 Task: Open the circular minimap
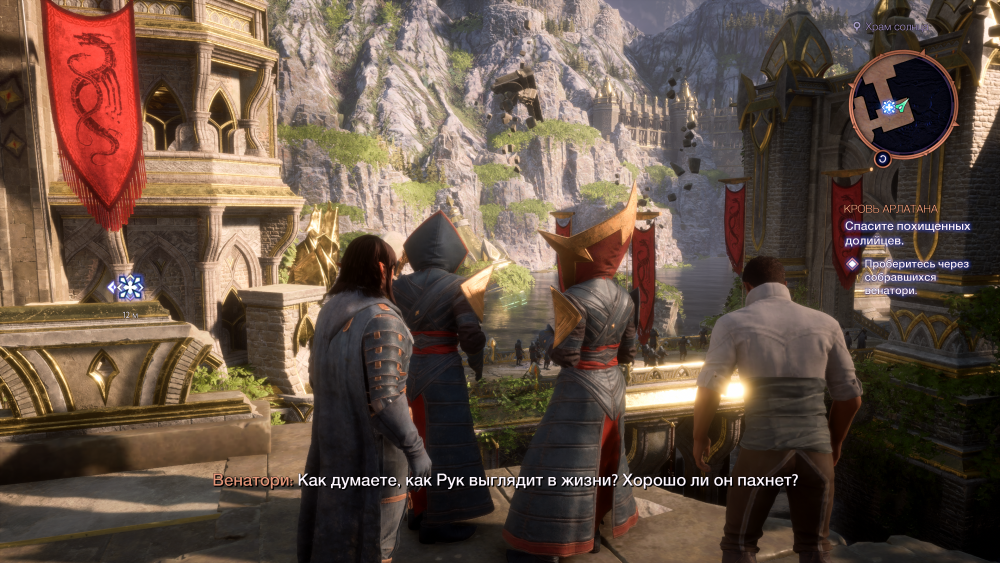903,104
